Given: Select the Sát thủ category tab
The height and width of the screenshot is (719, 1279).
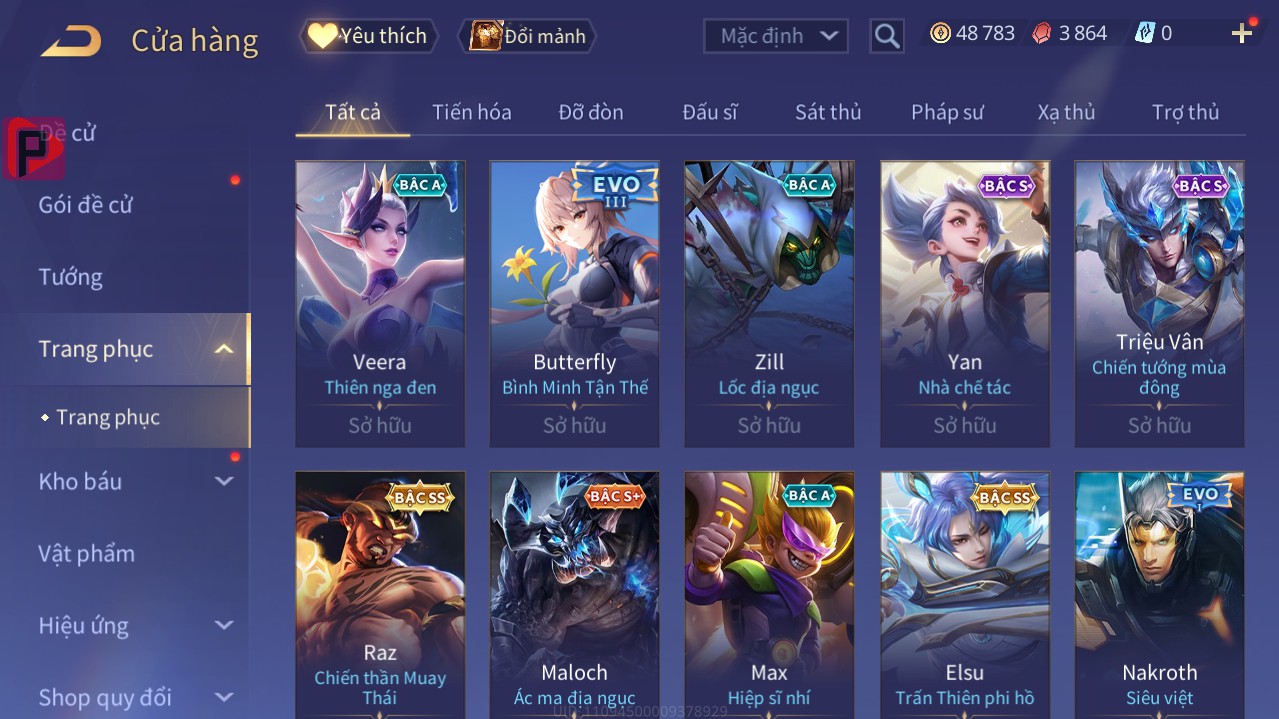Looking at the screenshot, I should point(827,112).
